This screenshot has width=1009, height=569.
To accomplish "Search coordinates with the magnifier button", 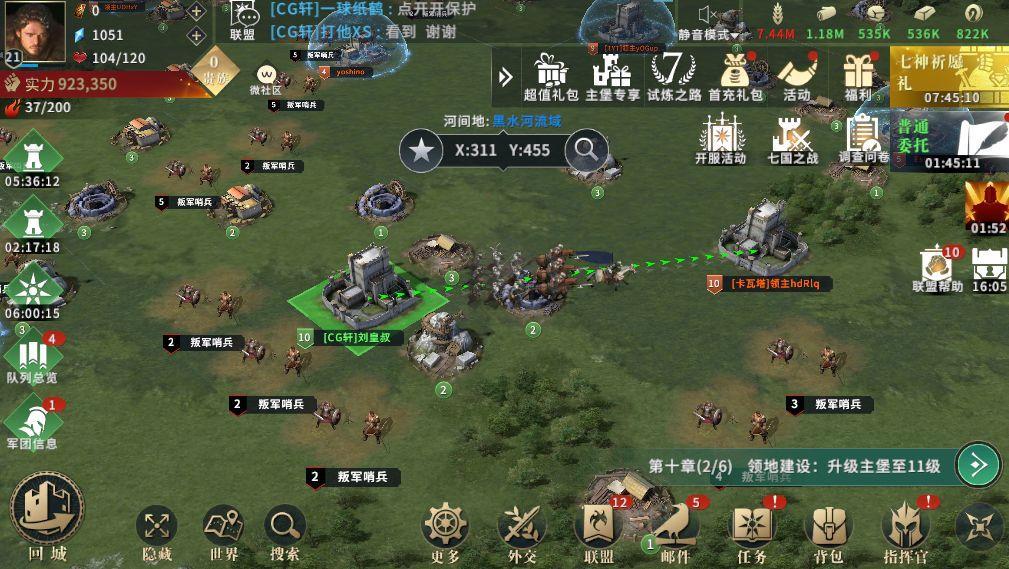I will (586, 151).
